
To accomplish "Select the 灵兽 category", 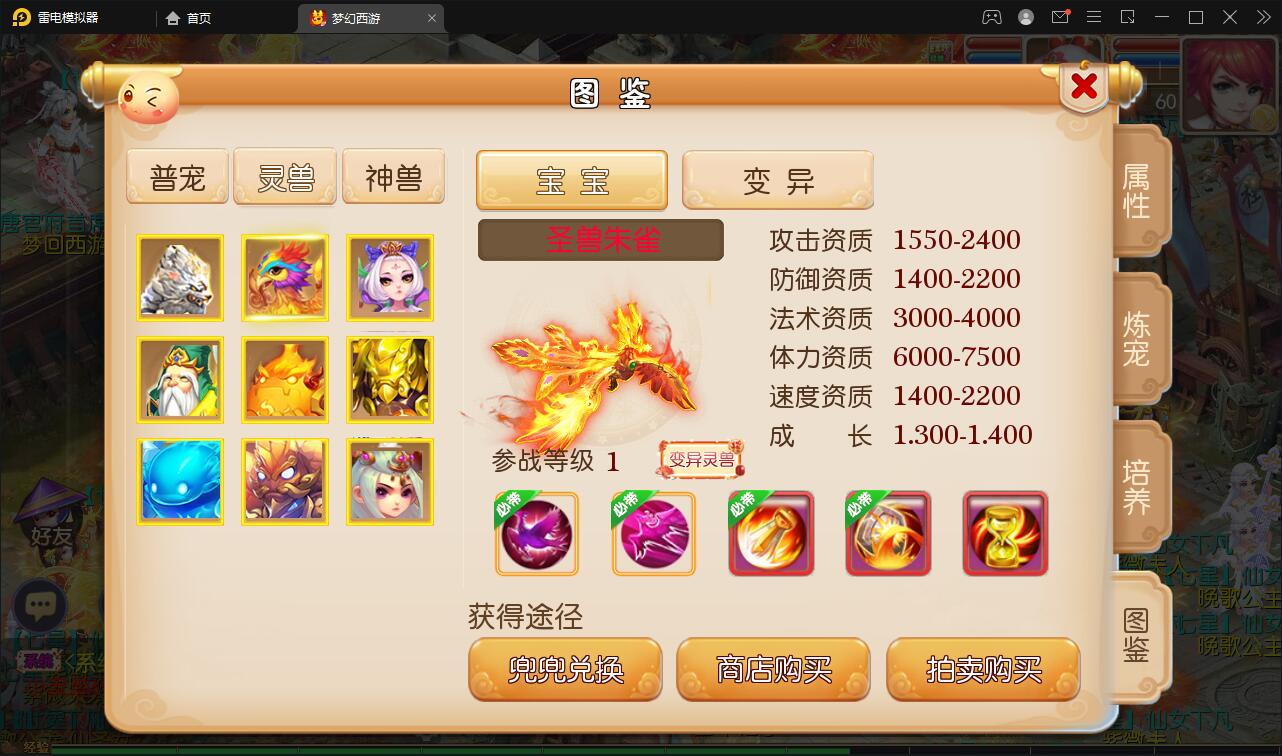I will 285,175.
